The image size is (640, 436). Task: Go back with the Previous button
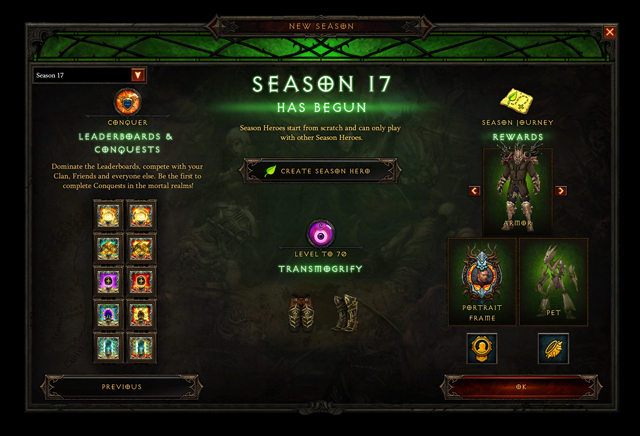tap(121, 386)
